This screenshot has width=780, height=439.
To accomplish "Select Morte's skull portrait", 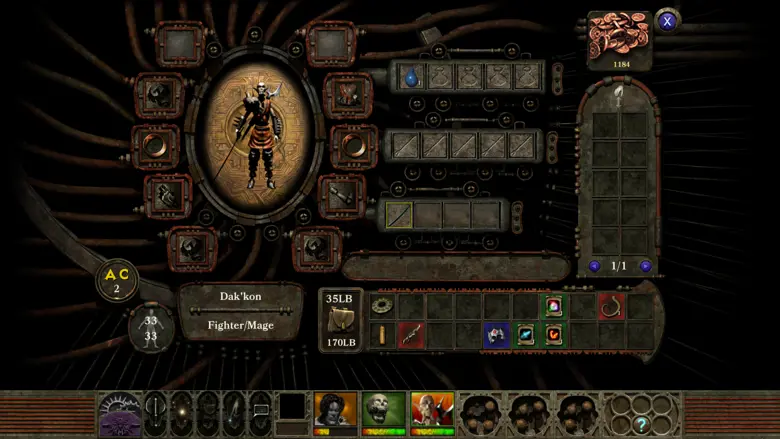I will click(x=383, y=411).
